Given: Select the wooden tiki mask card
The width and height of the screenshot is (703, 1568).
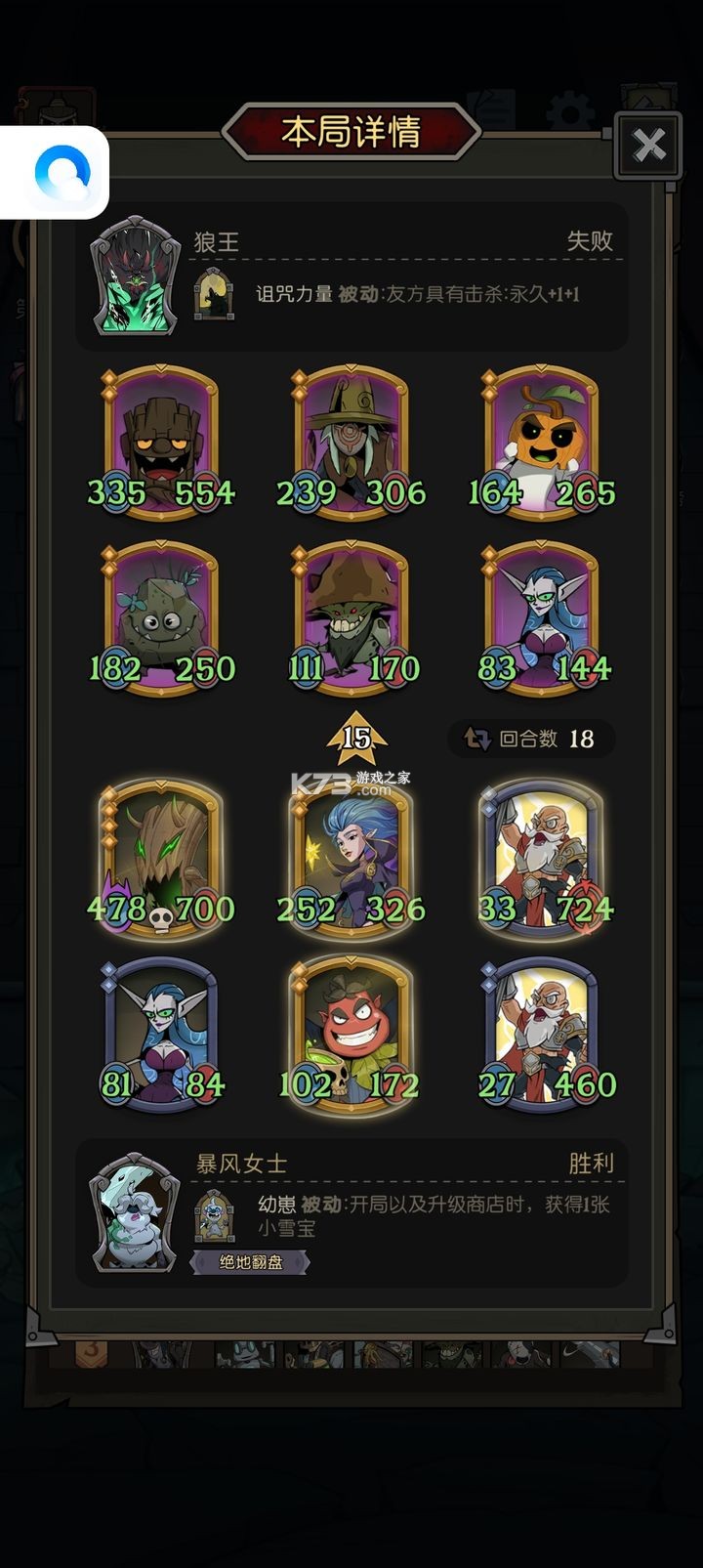Looking at the screenshot, I should tap(161, 442).
